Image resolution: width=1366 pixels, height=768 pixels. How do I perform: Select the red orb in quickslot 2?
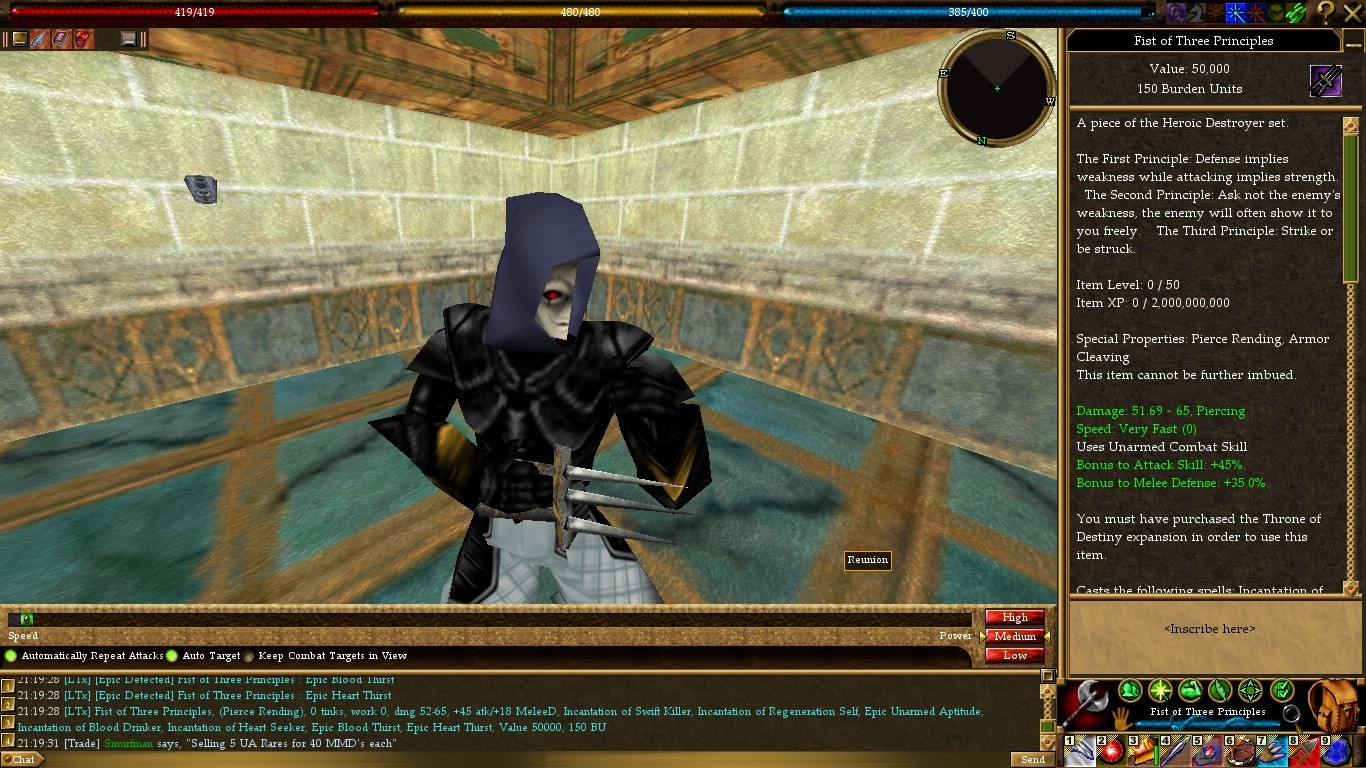1111,751
